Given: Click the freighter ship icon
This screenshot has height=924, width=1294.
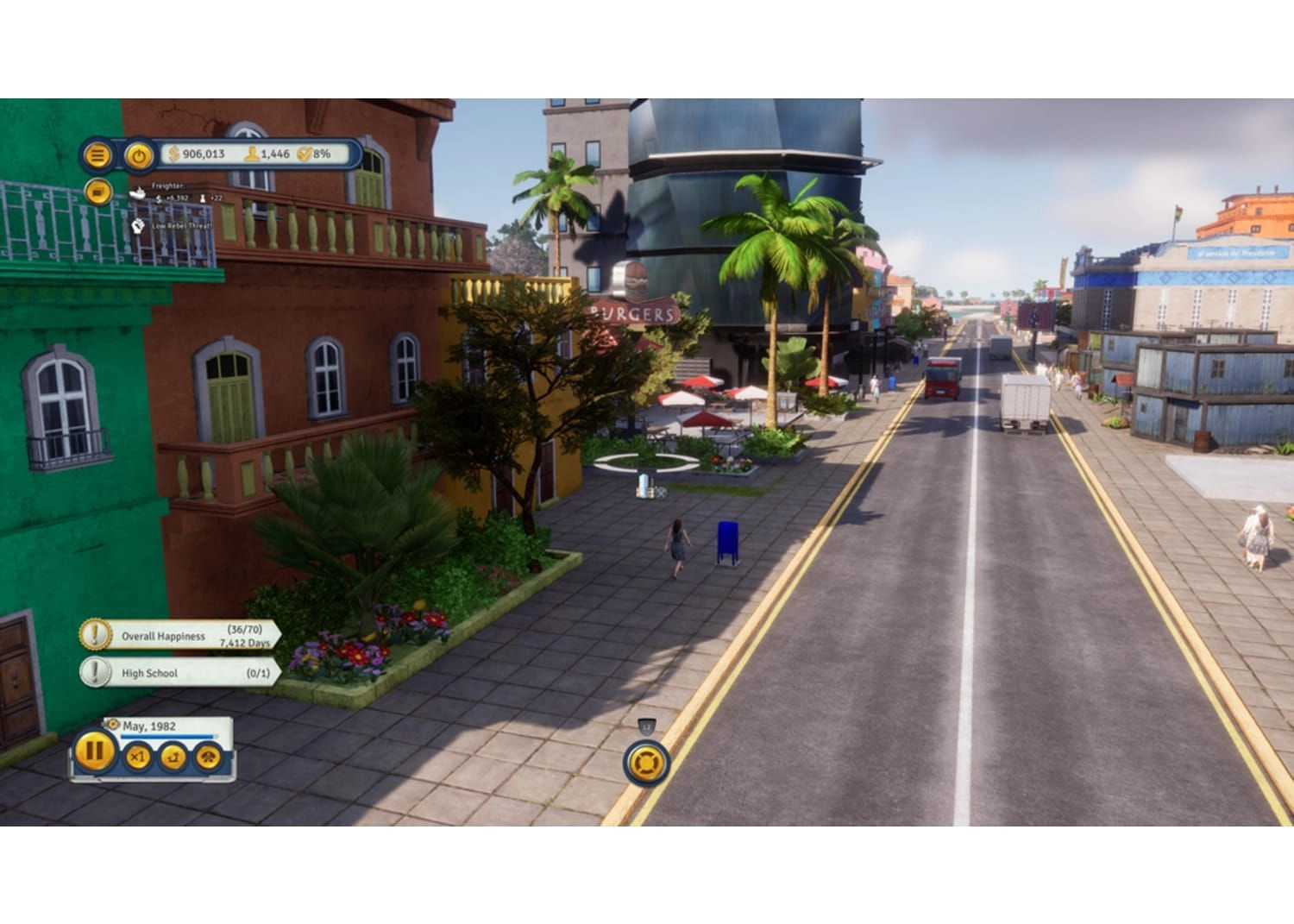Looking at the screenshot, I should click(138, 195).
